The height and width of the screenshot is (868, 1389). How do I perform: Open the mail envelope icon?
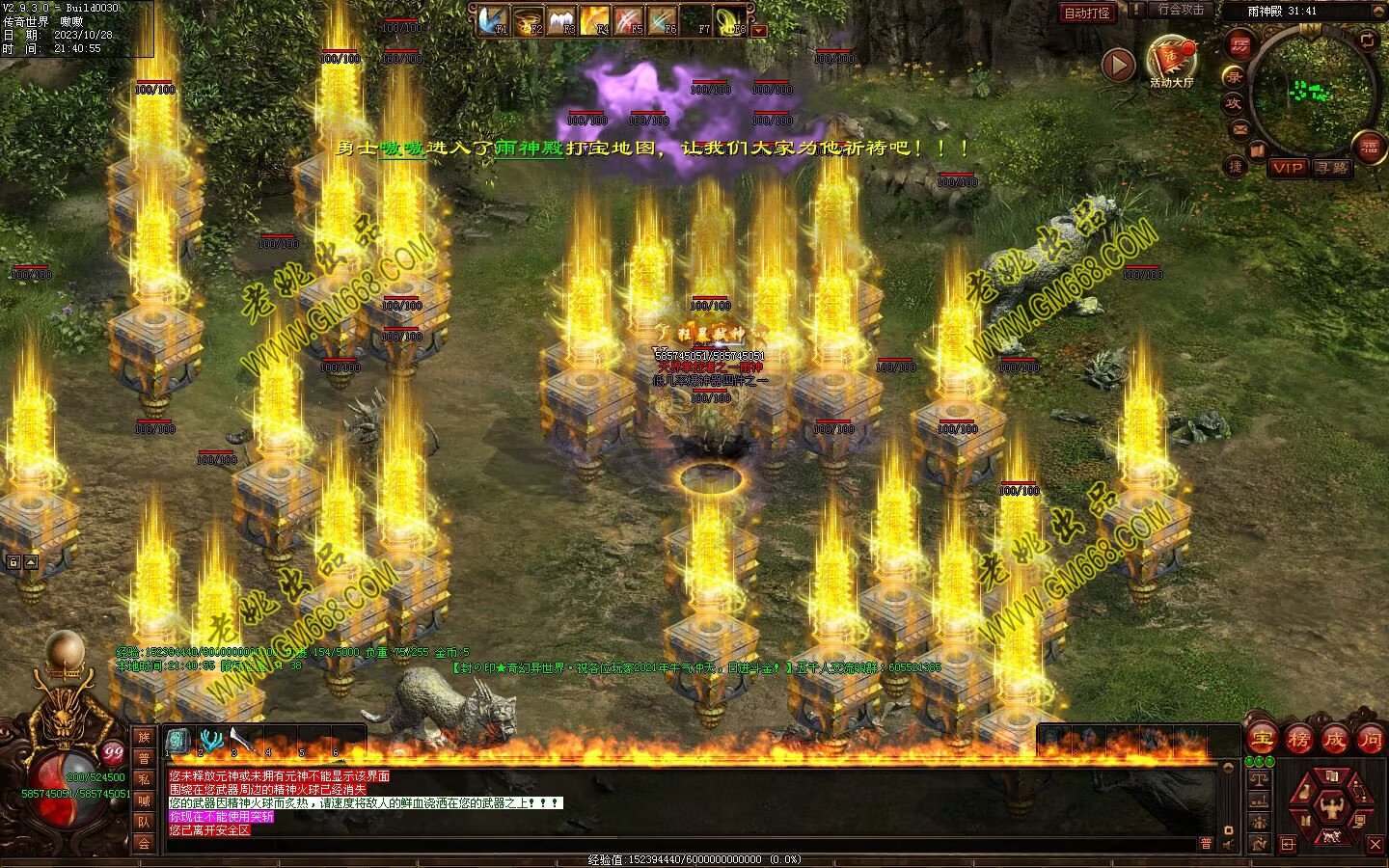(x=1239, y=128)
